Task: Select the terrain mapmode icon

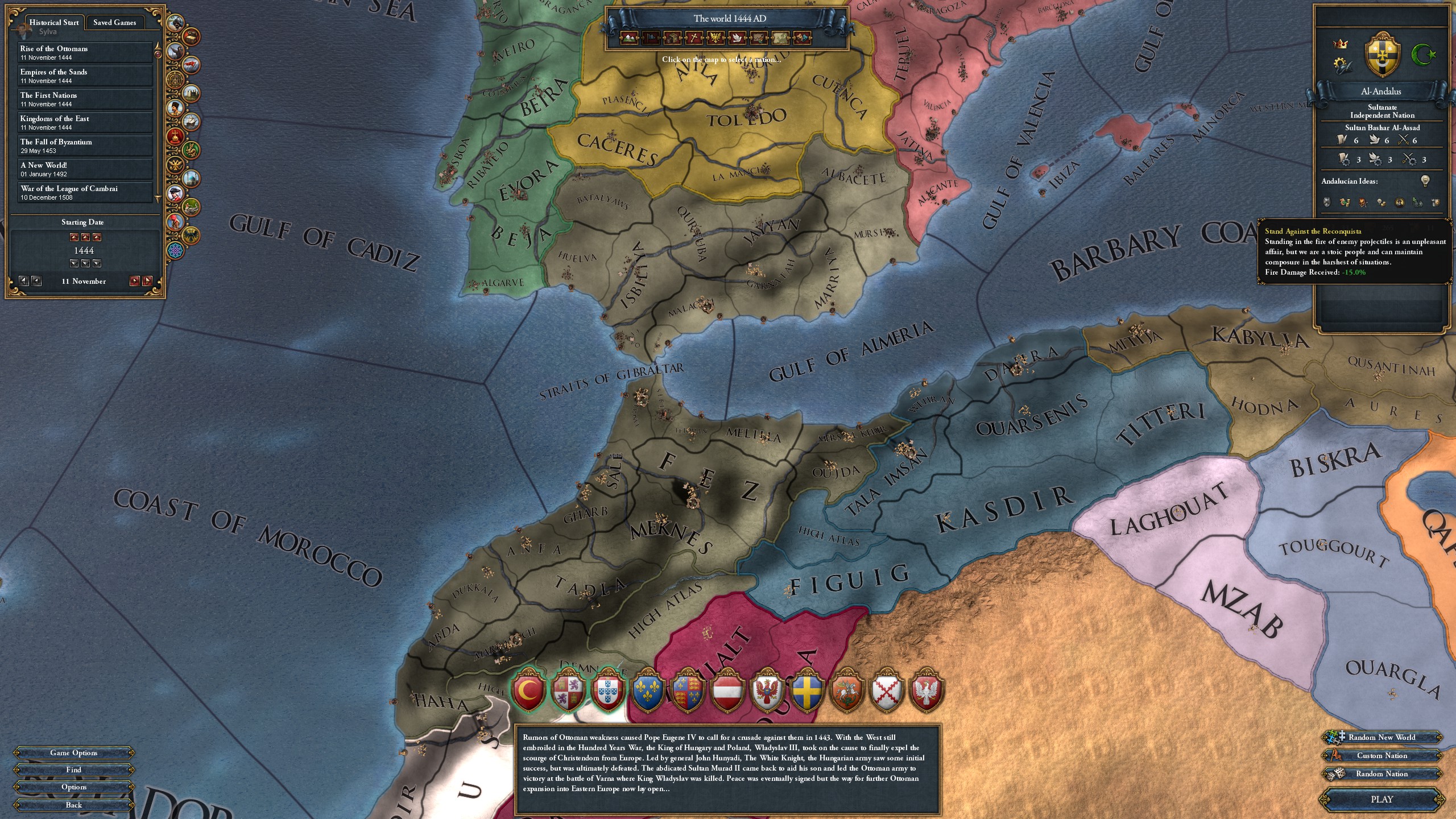Action: 628,38
